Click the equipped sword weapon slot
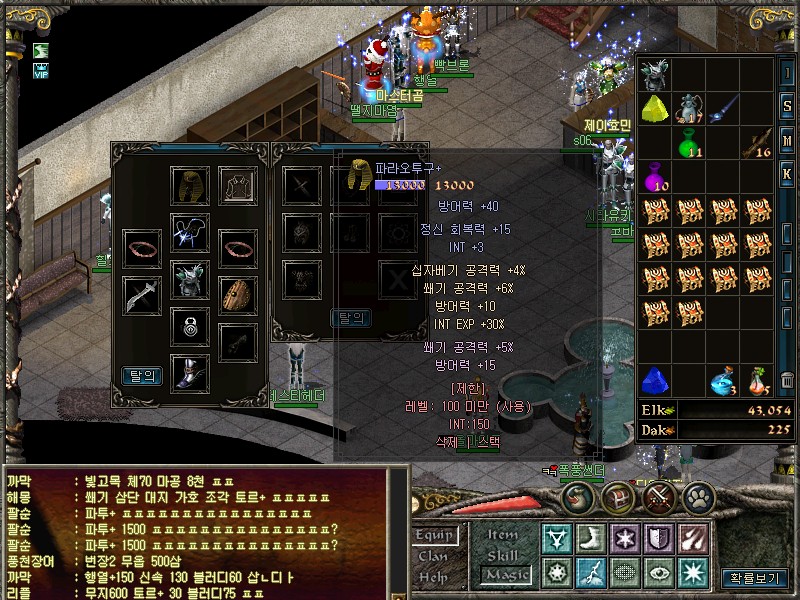The width and height of the screenshot is (800, 600). pos(142,294)
